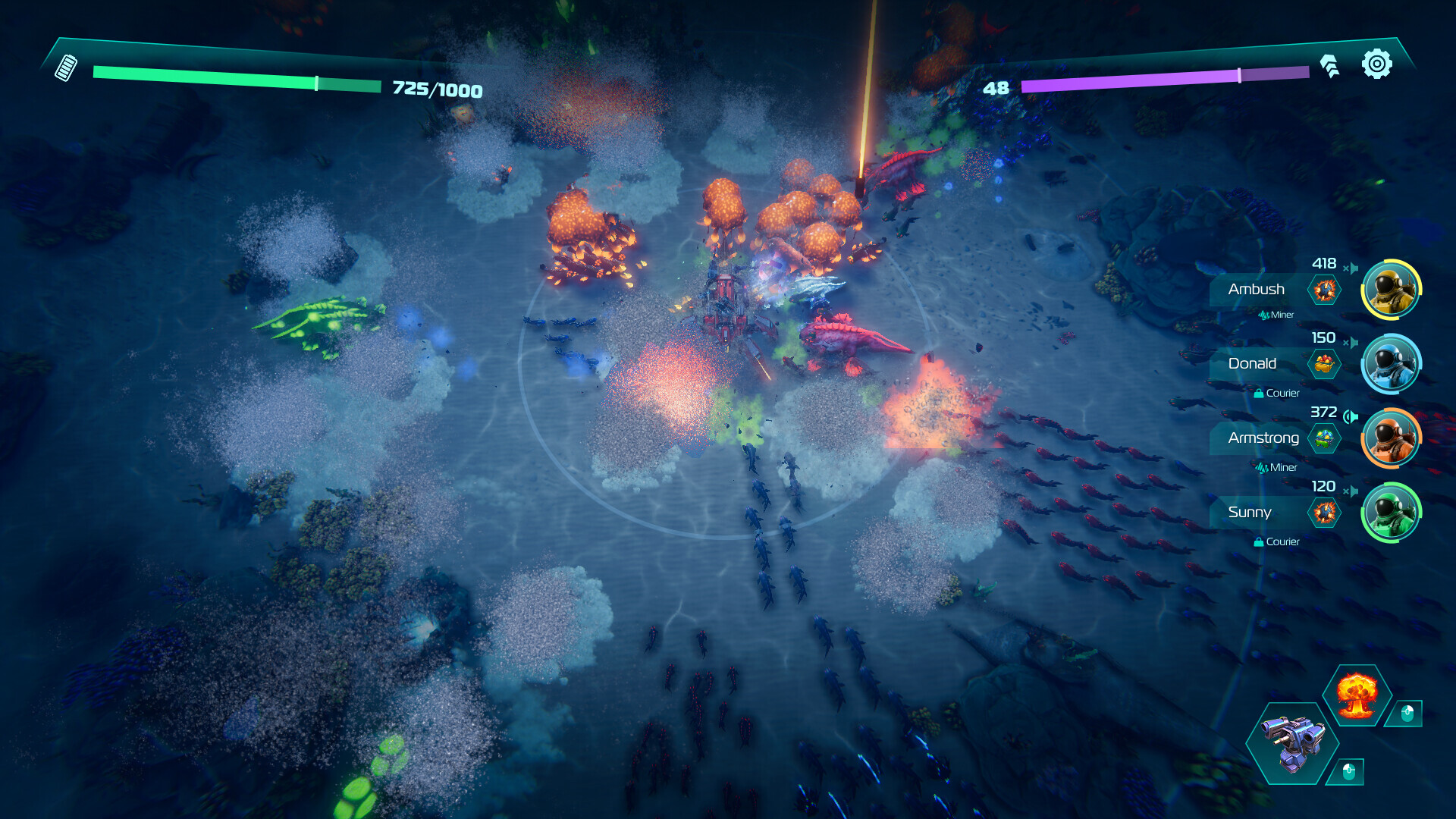Click Ambush's explosion item icon

[x=1325, y=290]
